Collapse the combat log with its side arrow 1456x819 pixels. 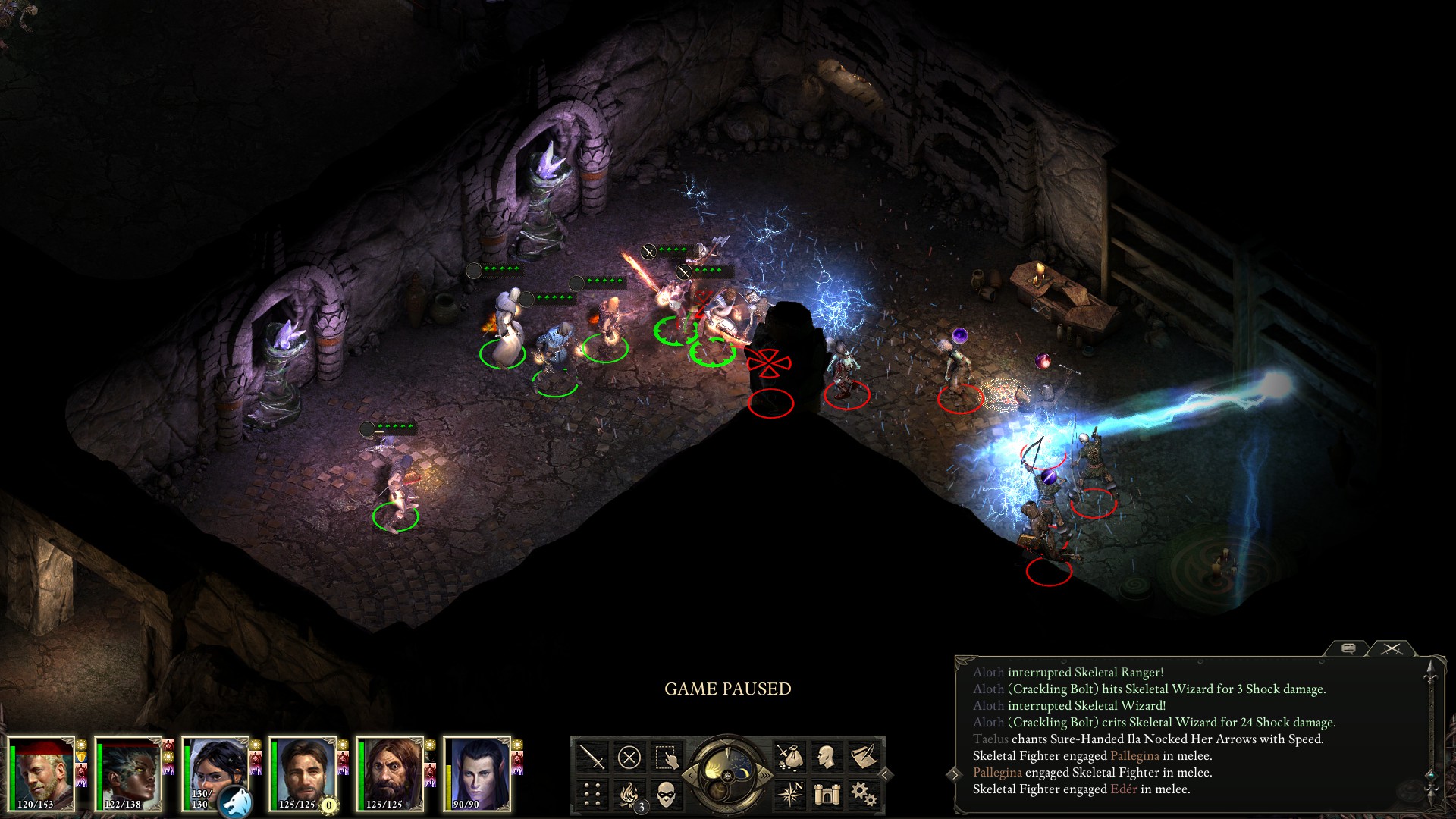click(955, 774)
